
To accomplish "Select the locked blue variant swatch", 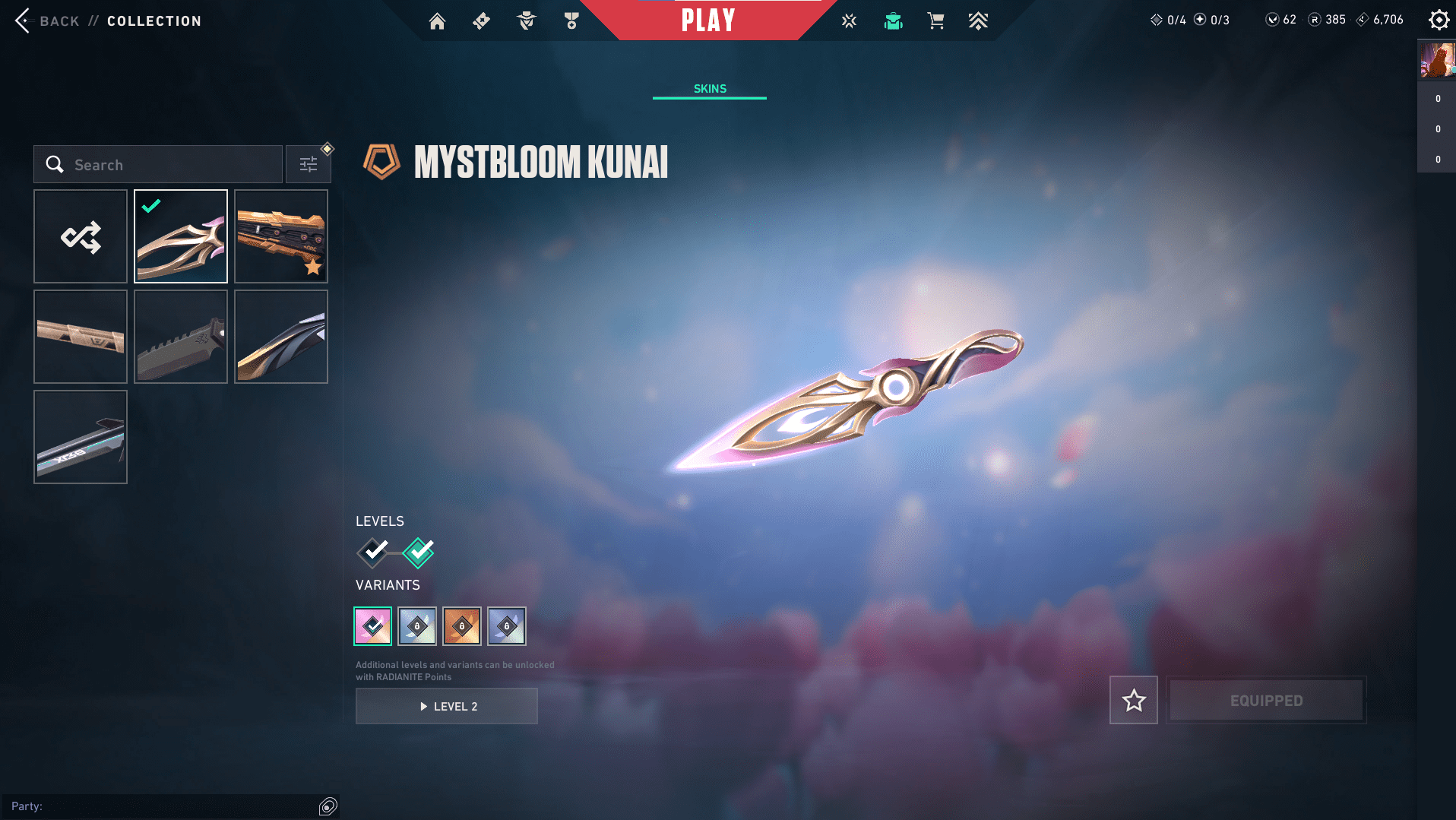I will tap(417, 625).
